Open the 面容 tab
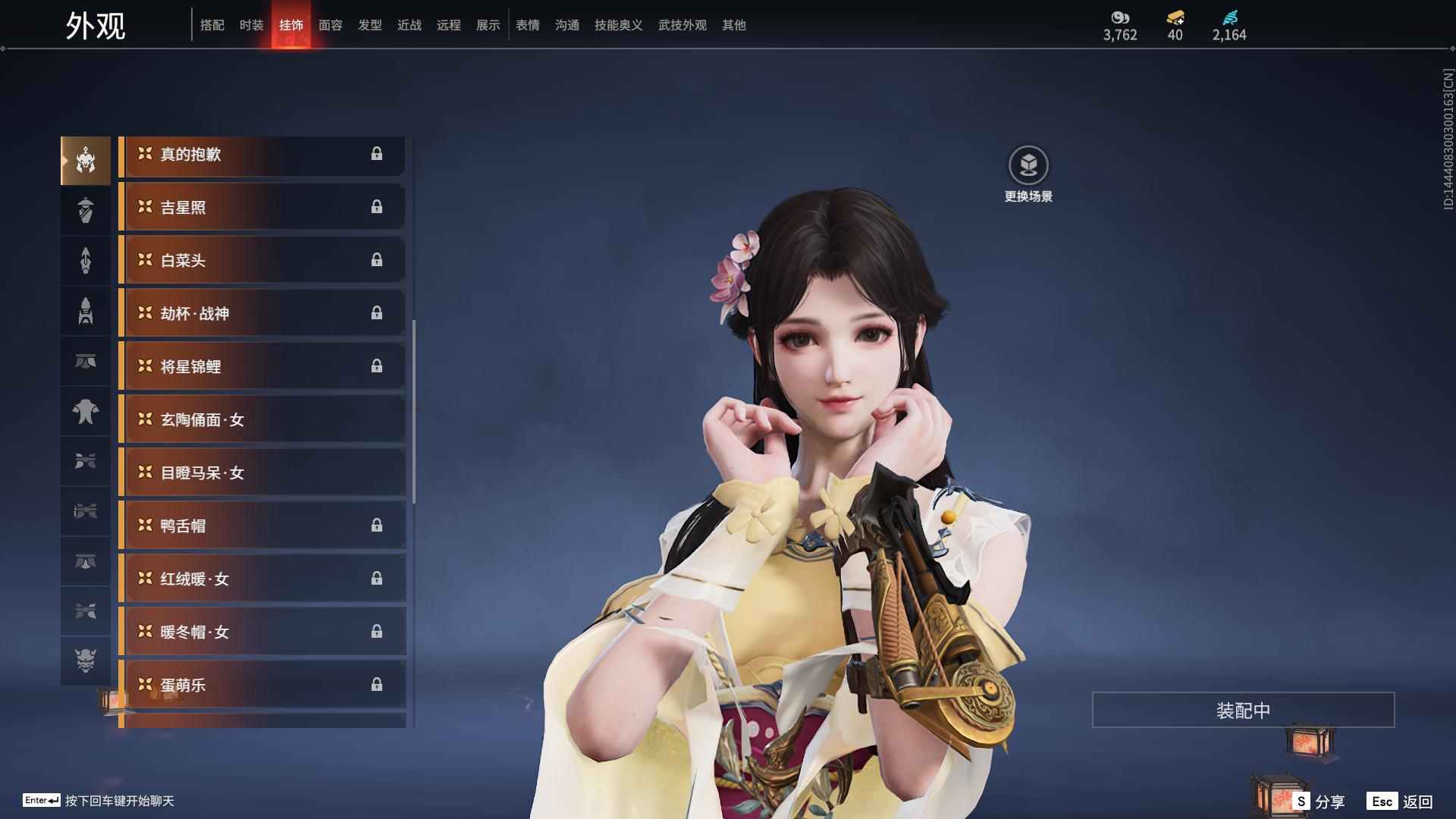Viewport: 1456px width, 819px height. 330,24
